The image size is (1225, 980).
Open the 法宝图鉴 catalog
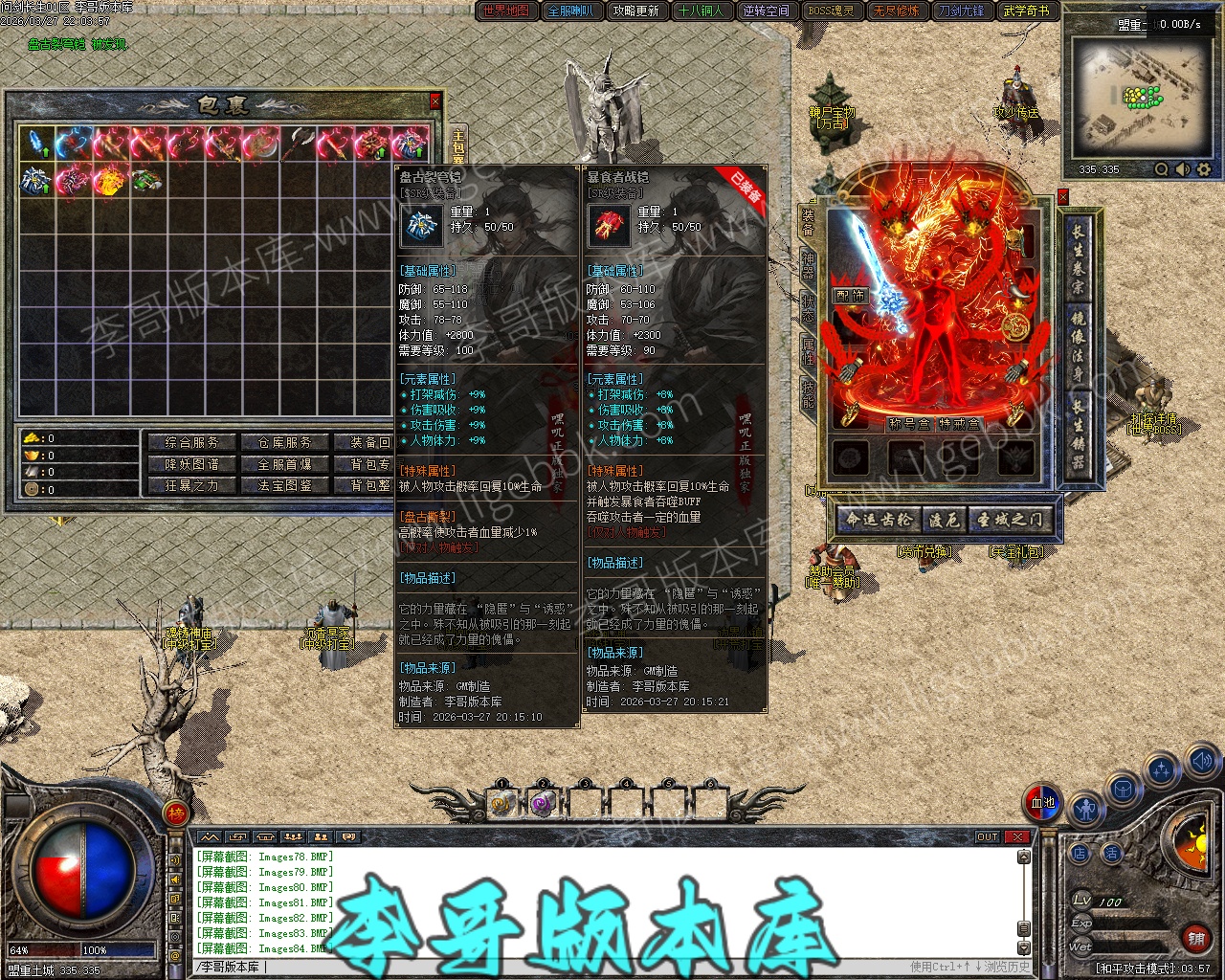point(284,485)
